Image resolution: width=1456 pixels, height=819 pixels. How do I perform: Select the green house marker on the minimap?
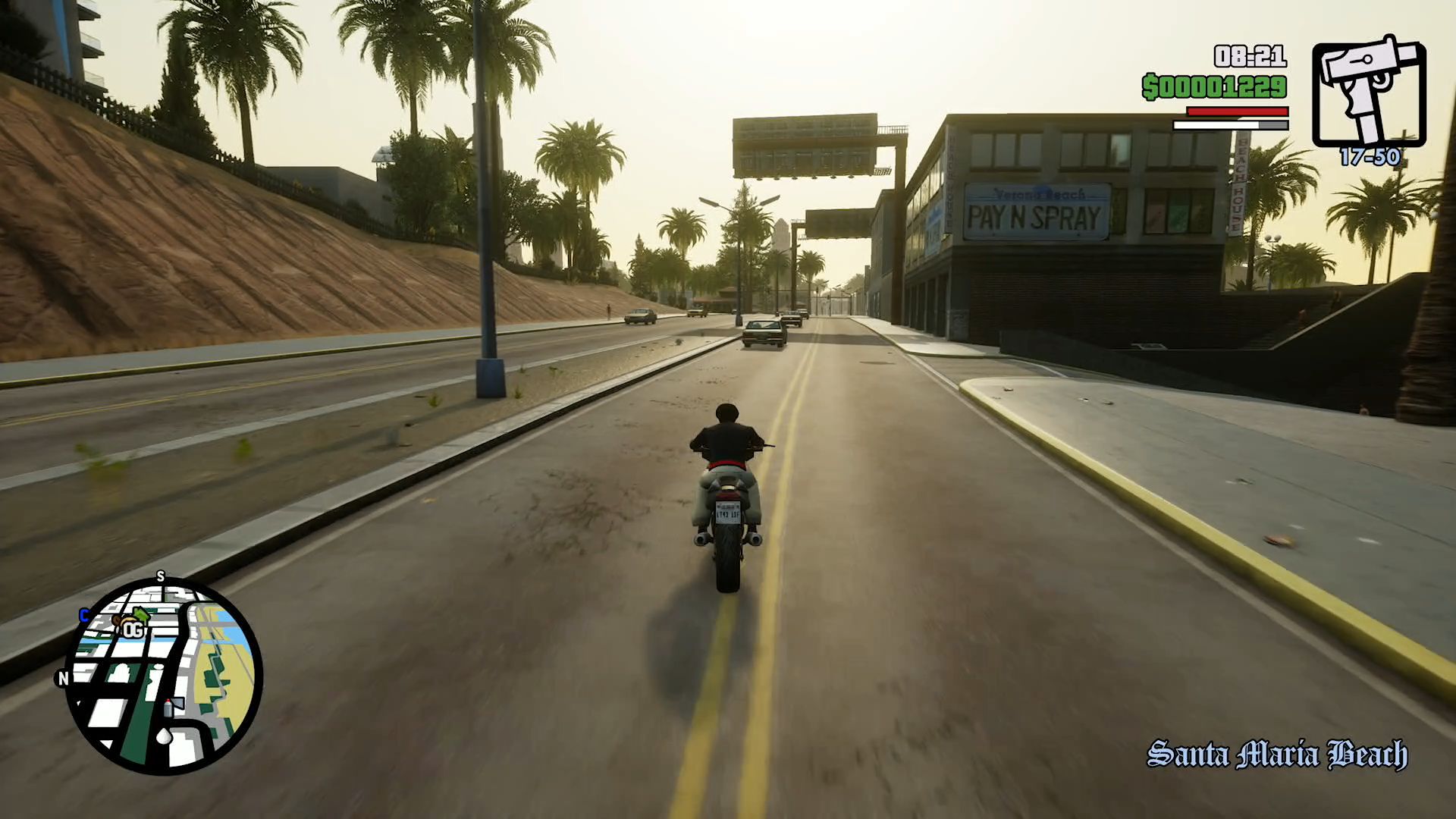(141, 613)
